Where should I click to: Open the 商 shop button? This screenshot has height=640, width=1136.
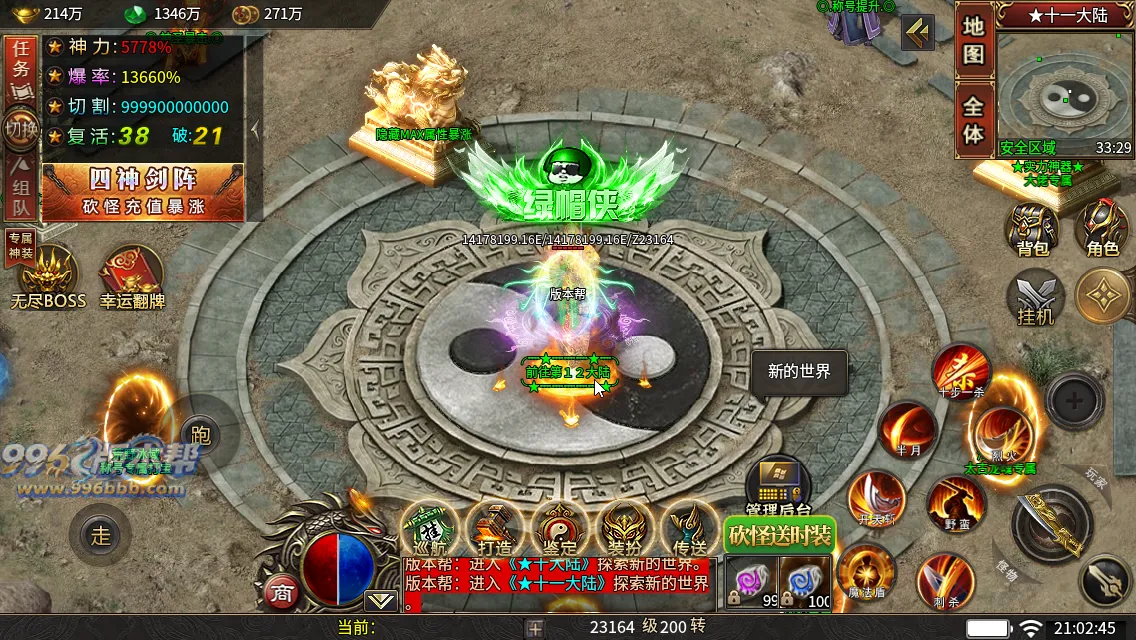280,593
